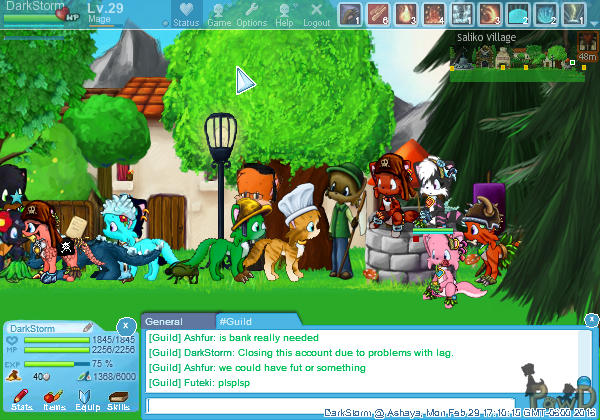600x420 pixels.
Task: Open the Help menu
Action: (284, 15)
